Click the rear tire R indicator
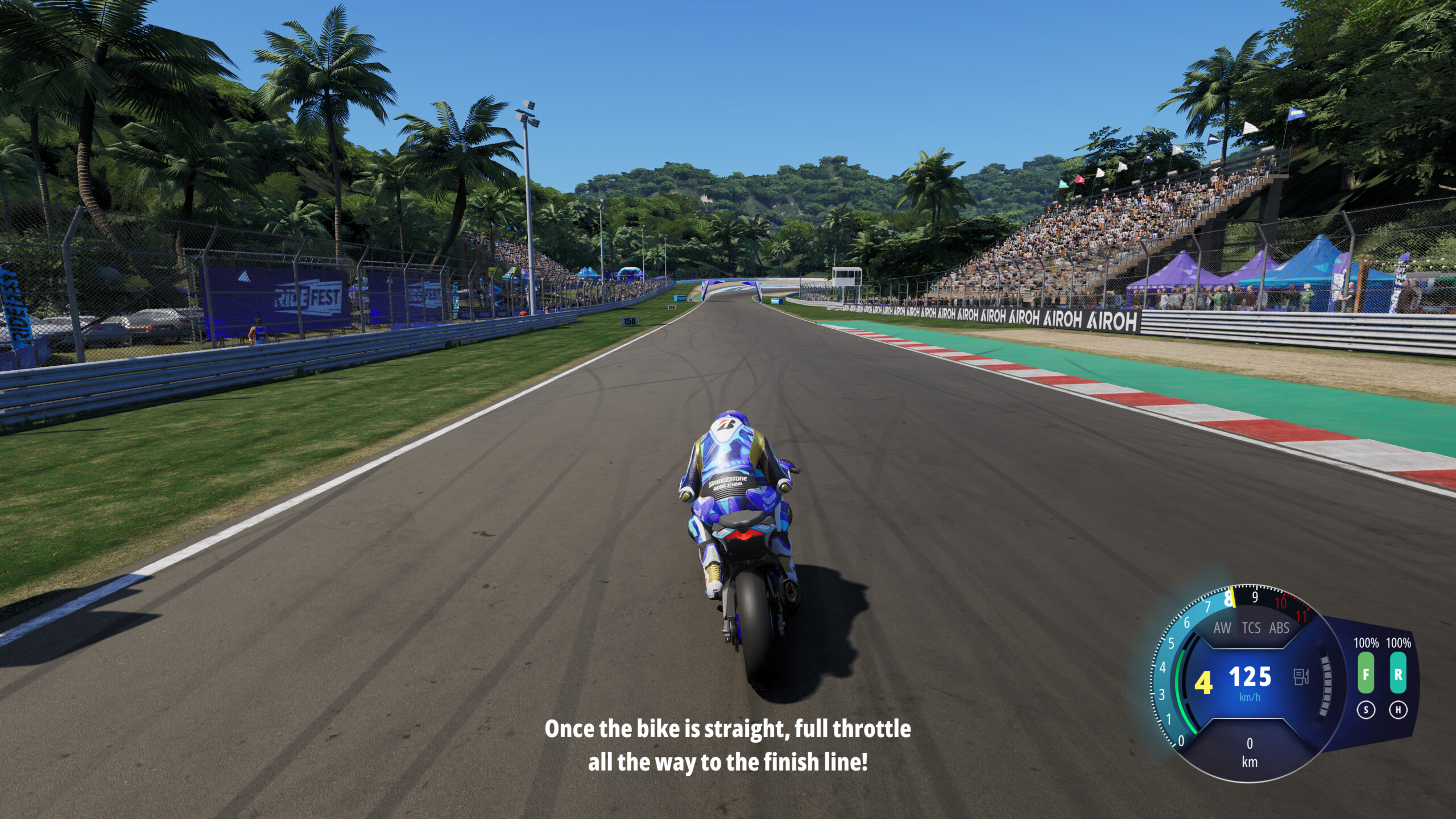This screenshot has width=1456, height=819. coord(1398,673)
